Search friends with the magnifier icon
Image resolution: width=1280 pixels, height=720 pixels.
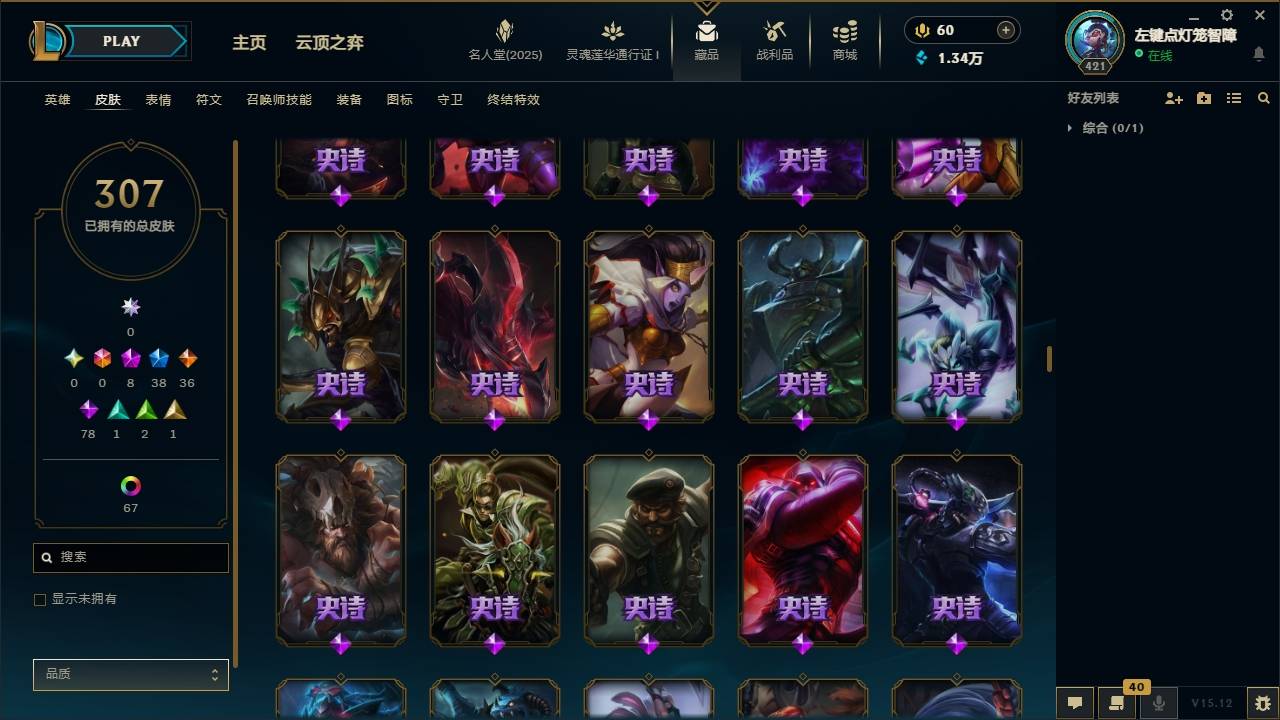point(1264,97)
